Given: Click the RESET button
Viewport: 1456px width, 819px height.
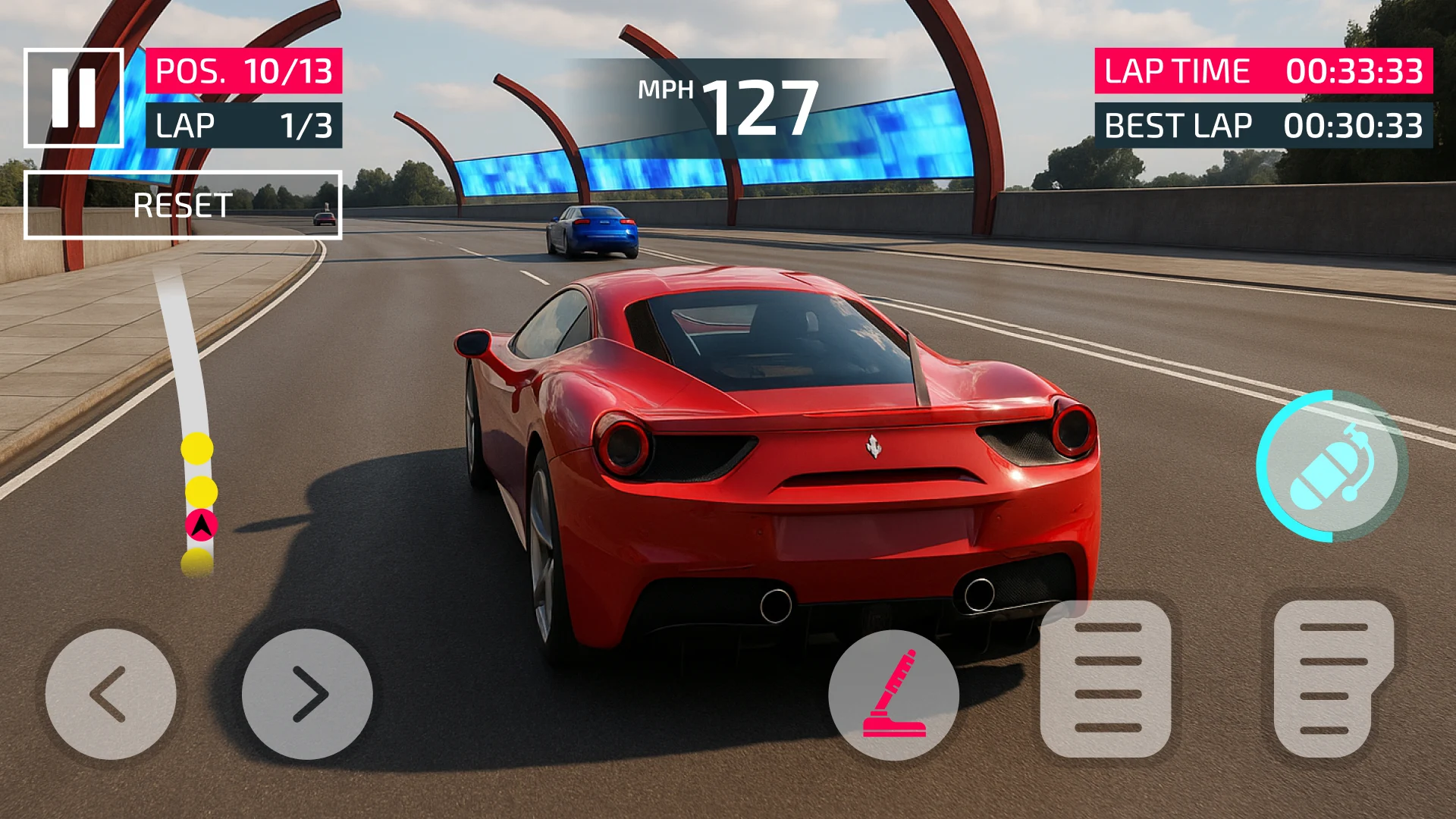Looking at the screenshot, I should point(183,206).
